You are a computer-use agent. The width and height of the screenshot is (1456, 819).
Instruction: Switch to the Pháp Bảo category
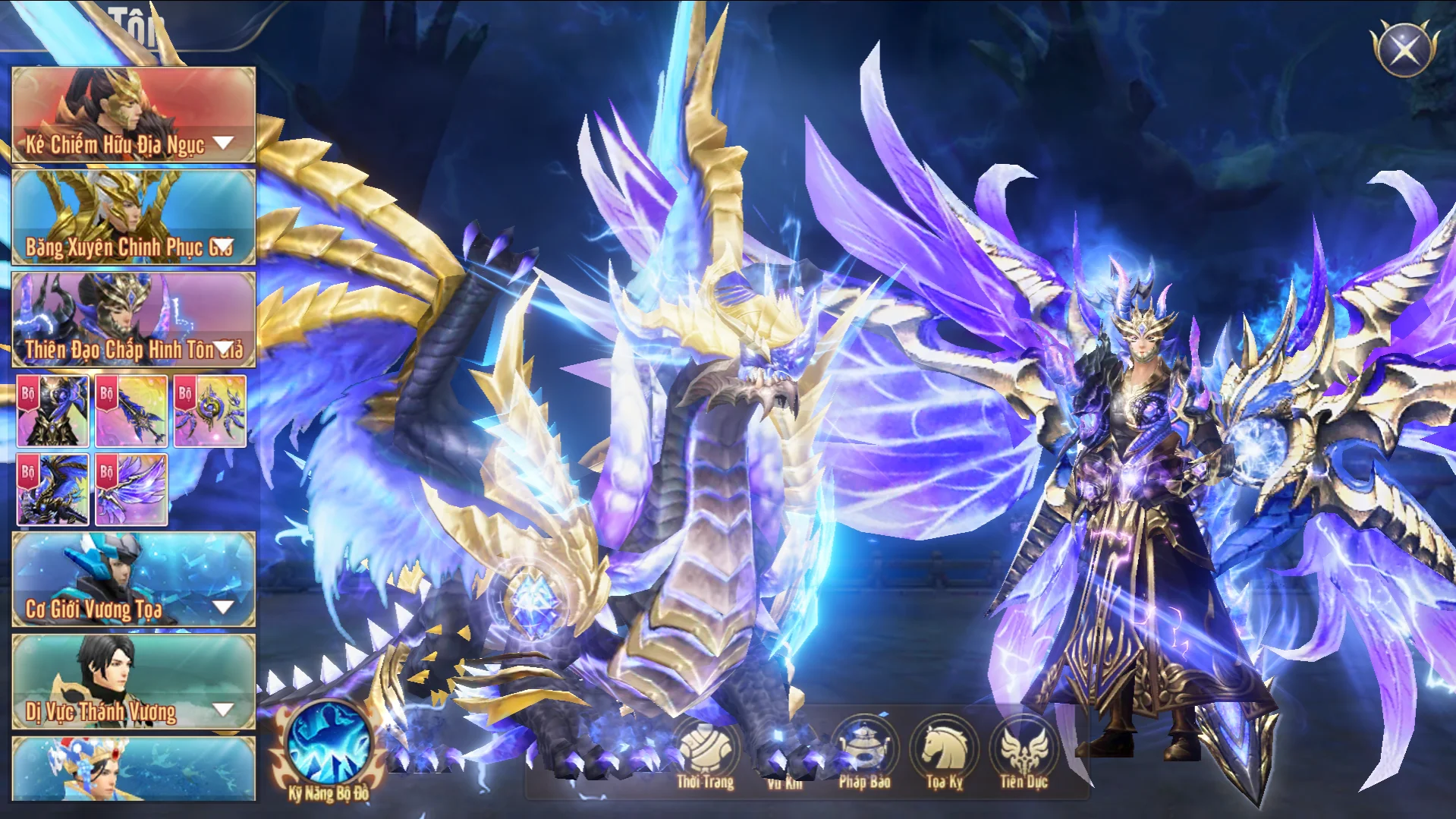[x=864, y=752]
